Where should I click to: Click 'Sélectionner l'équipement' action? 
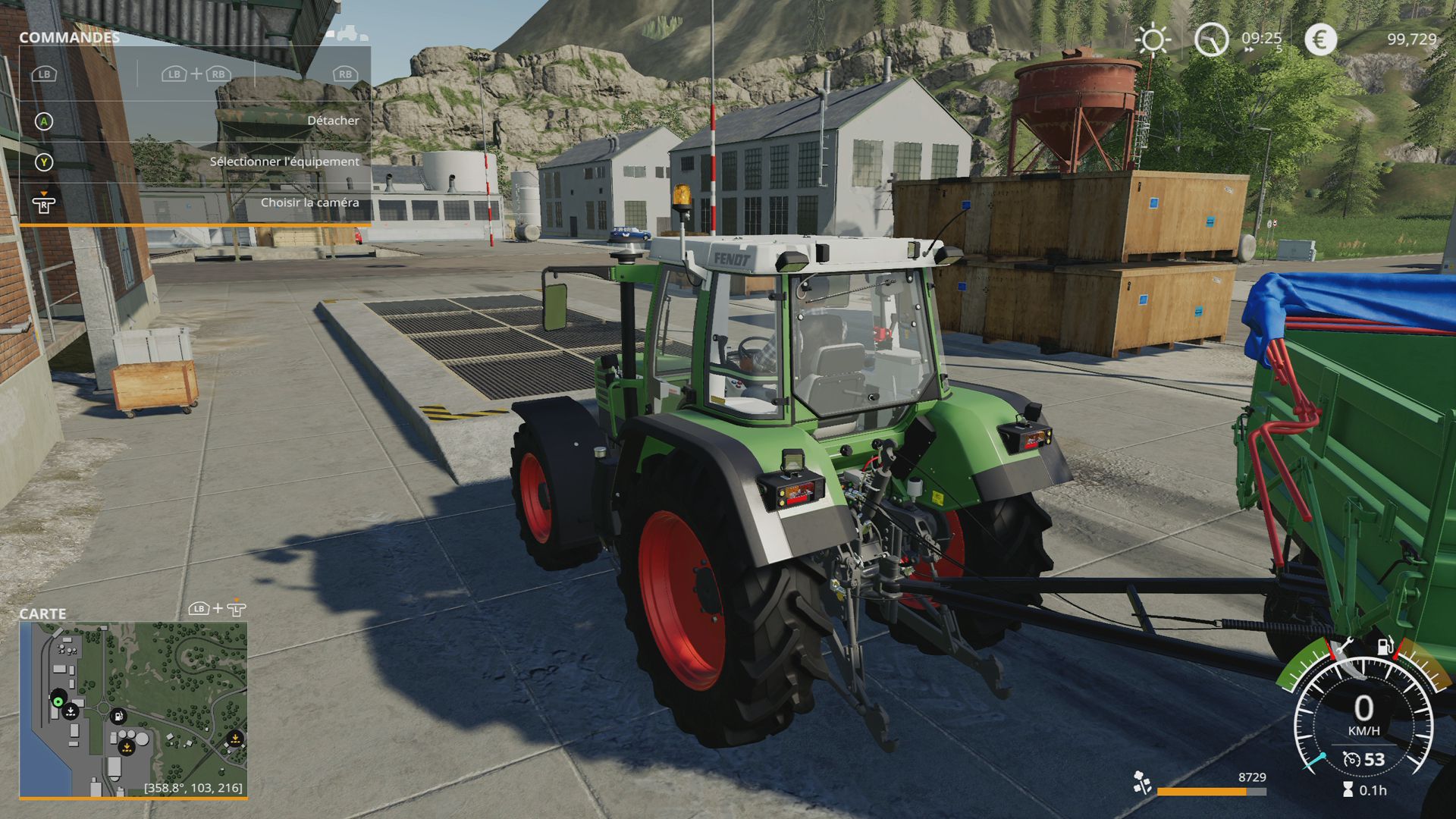click(284, 161)
